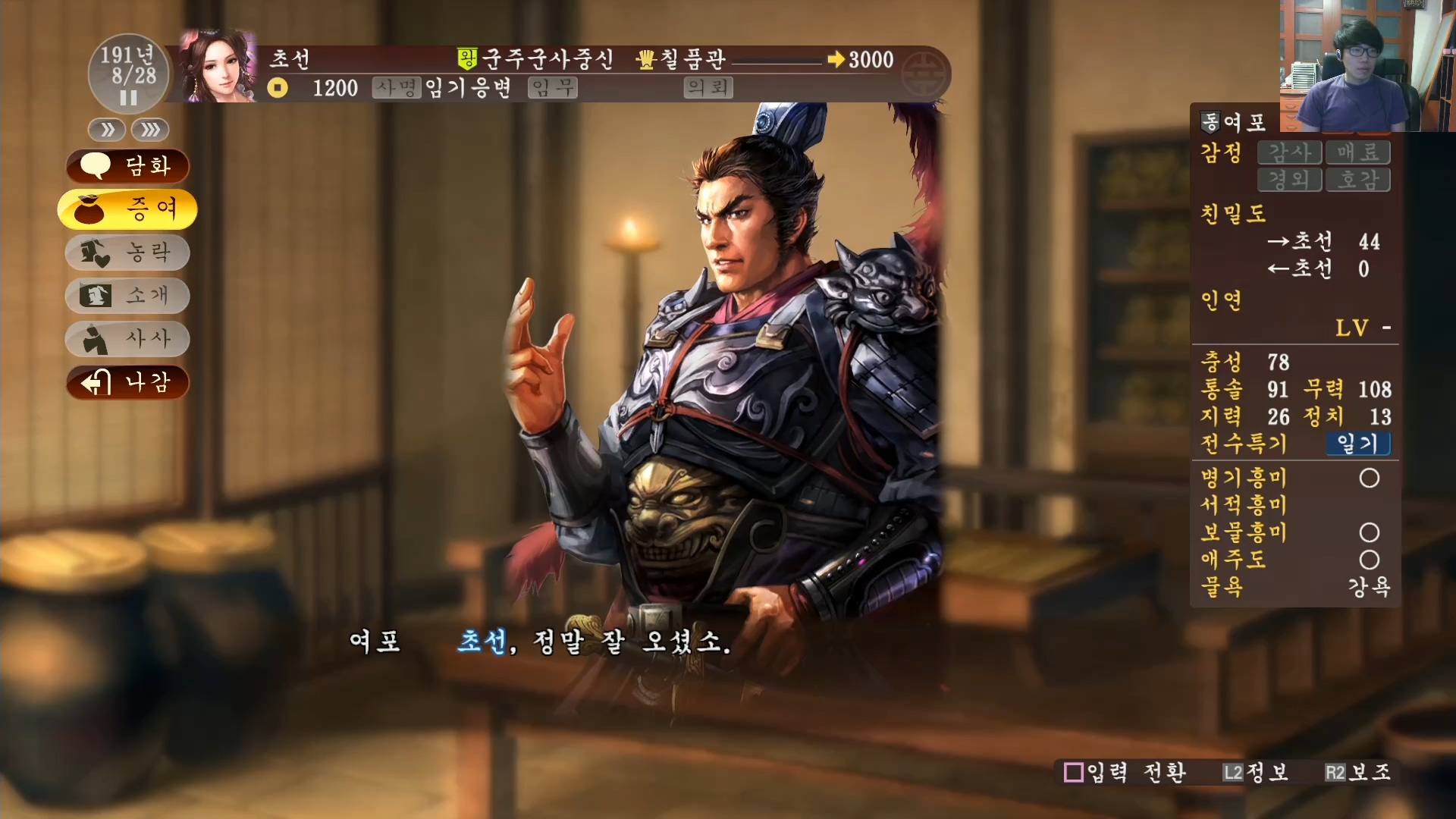Switch to the 임무 duty tab
The height and width of the screenshot is (819, 1456).
(x=552, y=88)
